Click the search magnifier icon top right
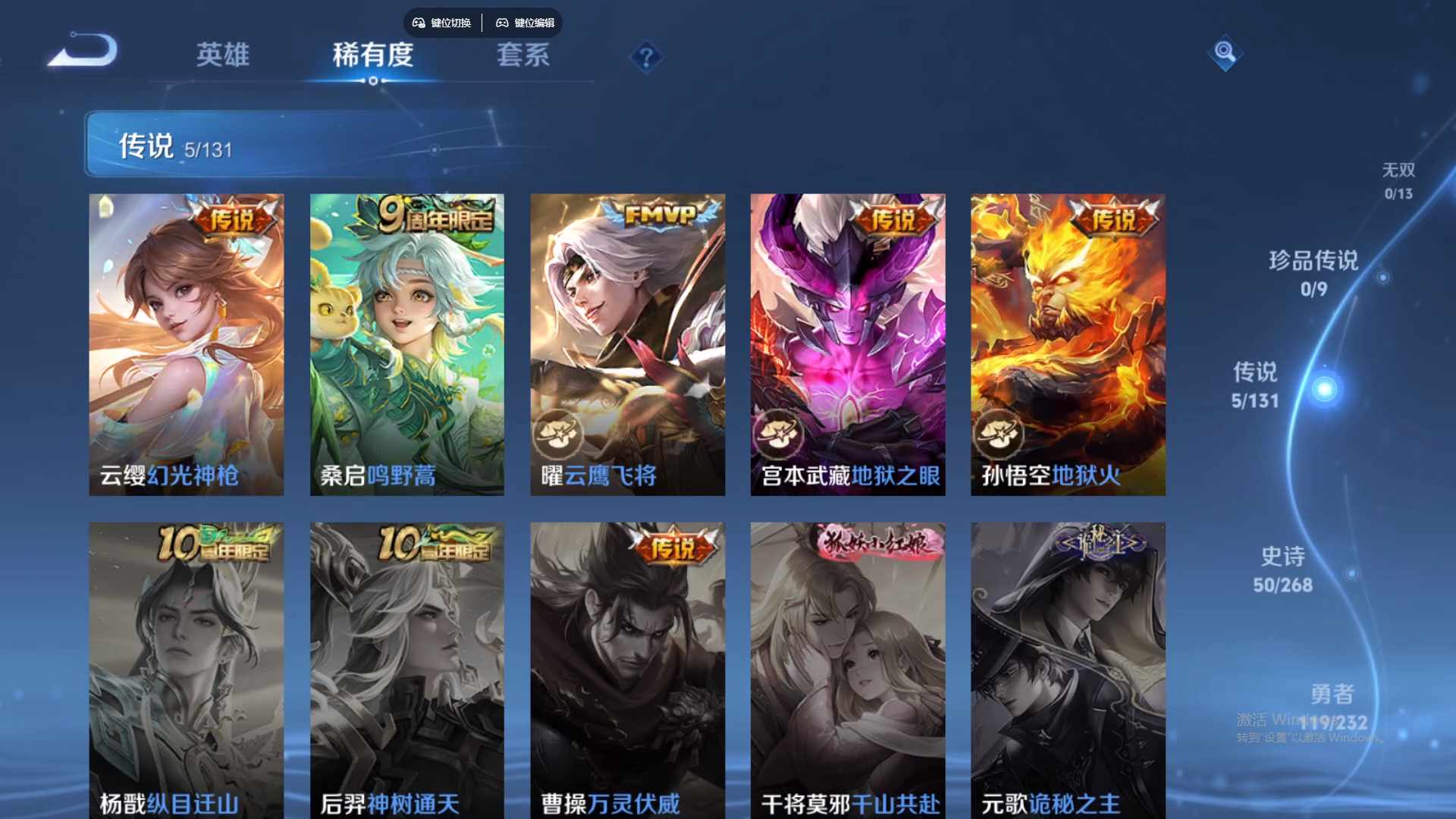 (1225, 54)
